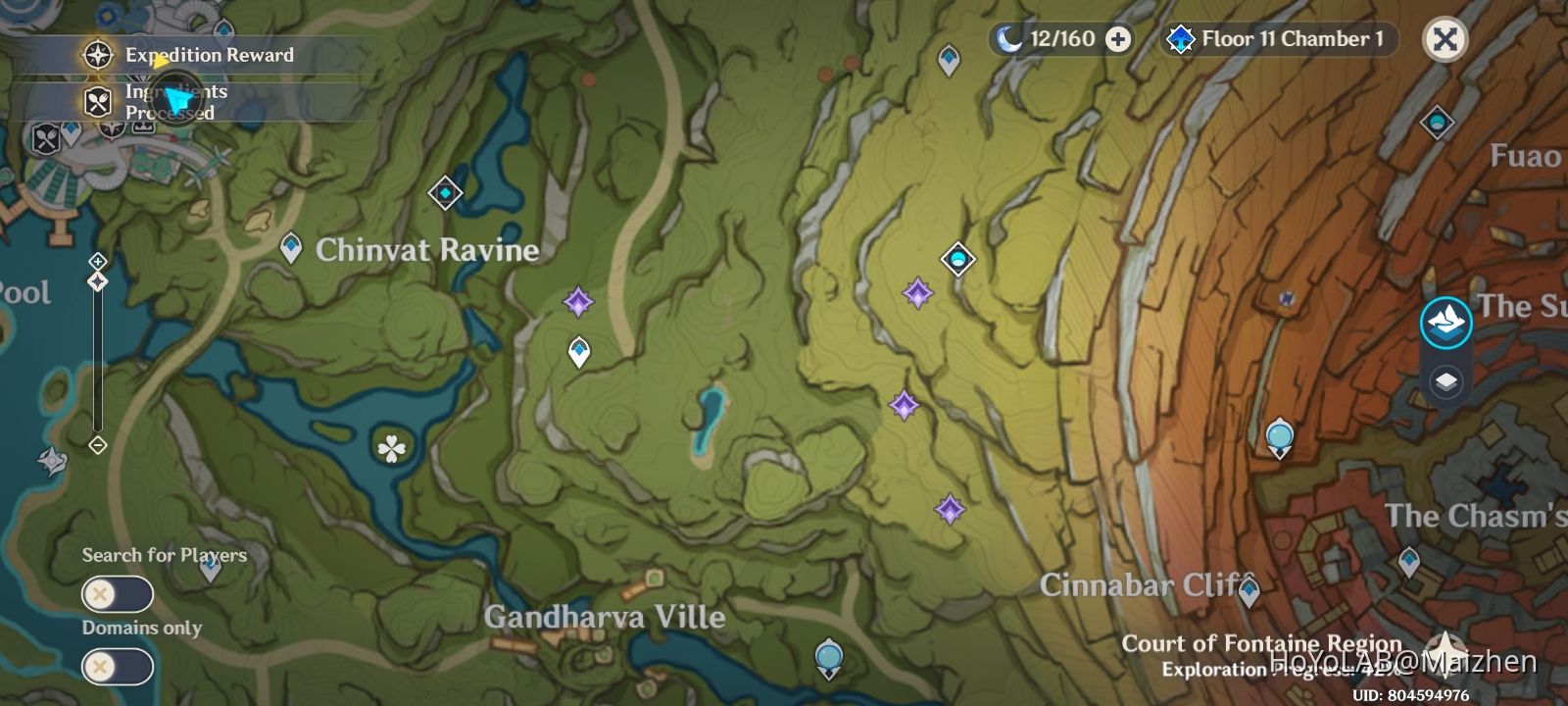Select a purple star pin in the highlands
Viewport: 1568px width, 706px height.
(914, 290)
